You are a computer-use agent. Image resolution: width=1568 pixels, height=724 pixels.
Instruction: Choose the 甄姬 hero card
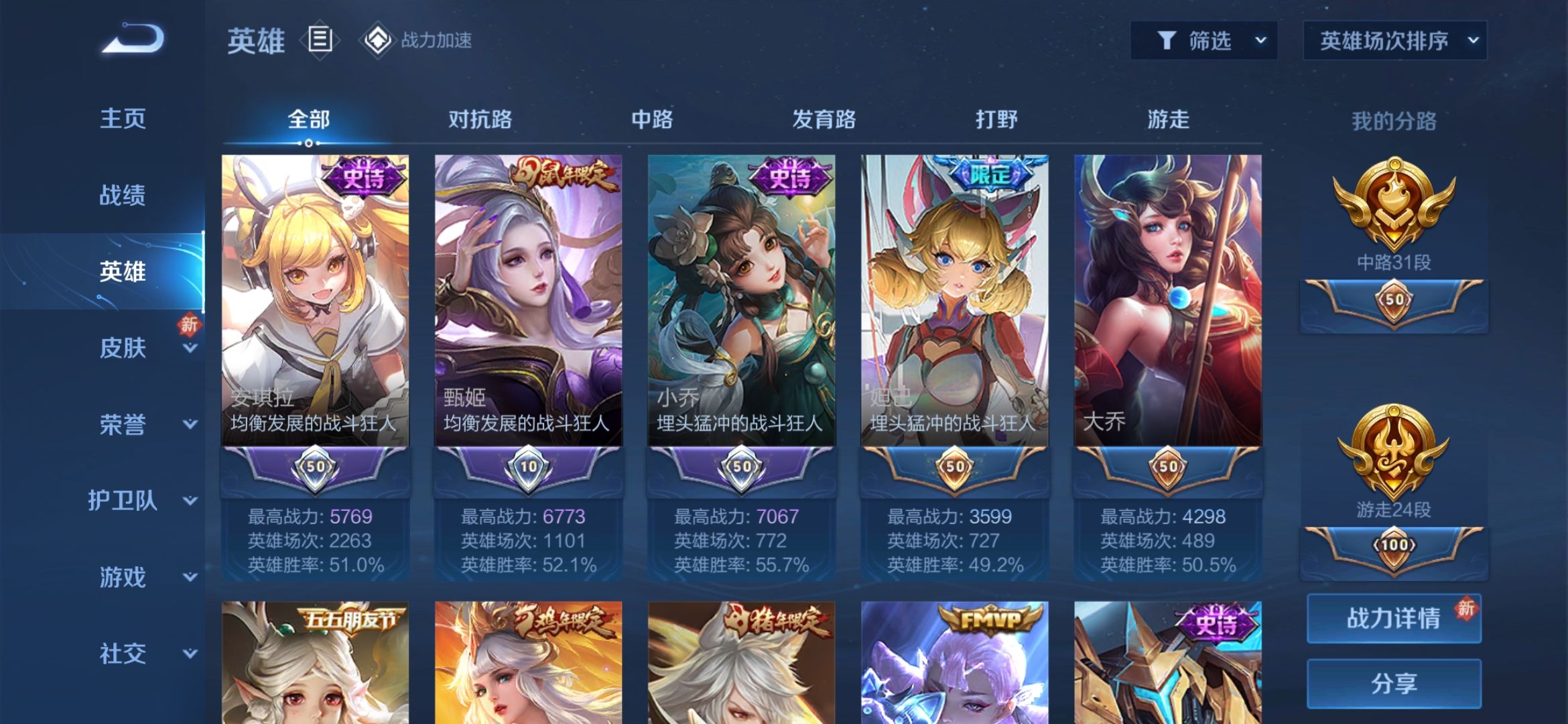pos(528,302)
